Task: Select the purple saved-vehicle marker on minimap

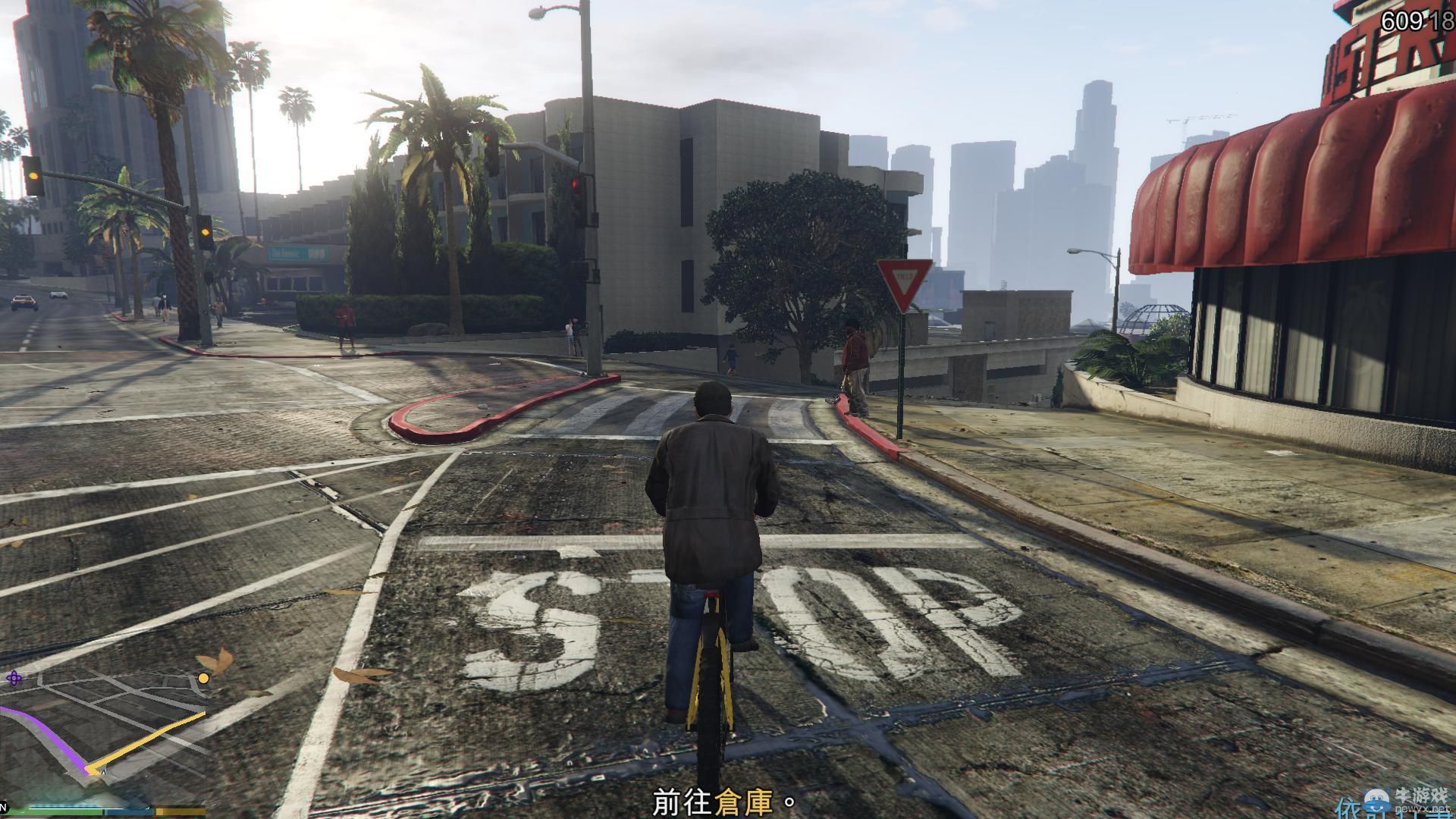Action: (14, 678)
